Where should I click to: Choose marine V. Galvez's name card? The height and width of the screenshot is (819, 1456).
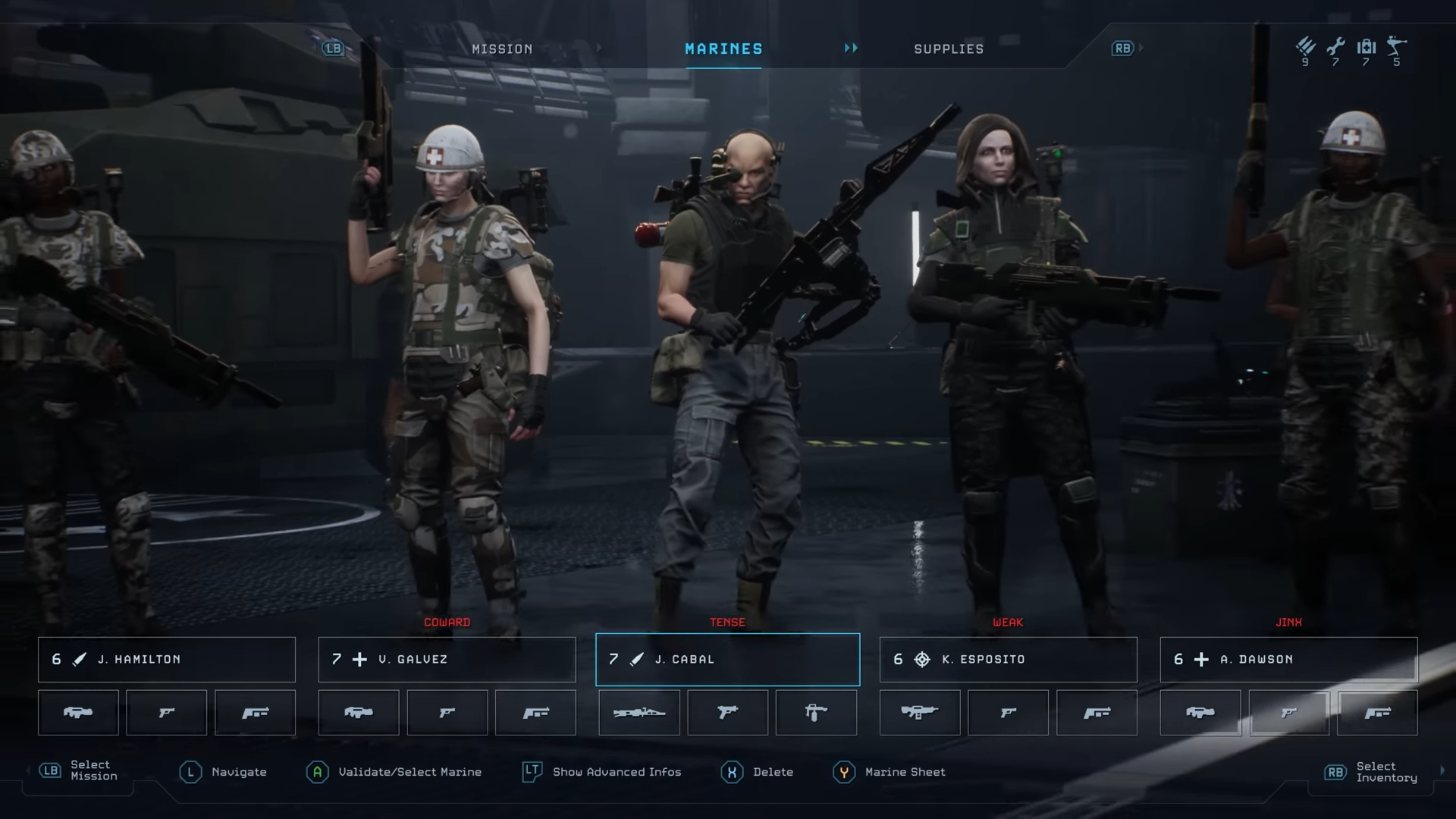click(x=447, y=660)
